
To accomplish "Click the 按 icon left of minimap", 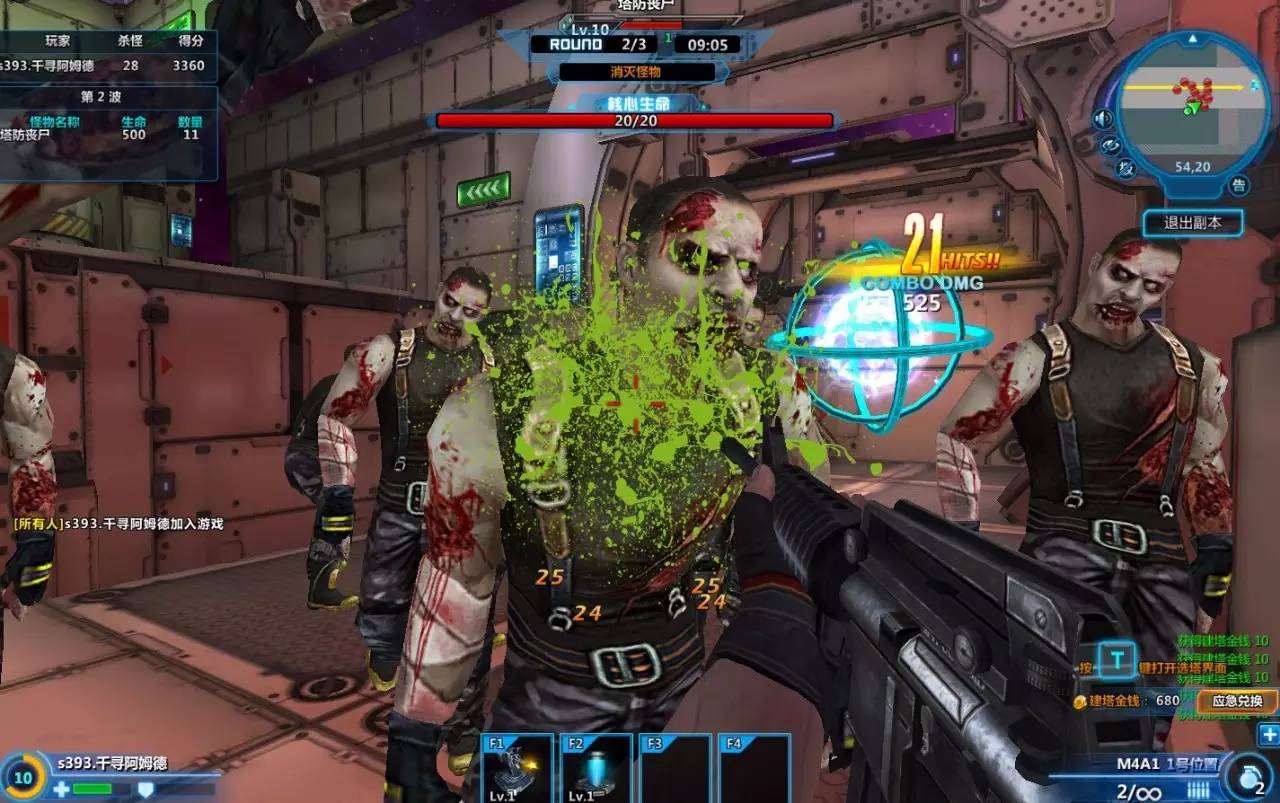I will coord(1126,168).
